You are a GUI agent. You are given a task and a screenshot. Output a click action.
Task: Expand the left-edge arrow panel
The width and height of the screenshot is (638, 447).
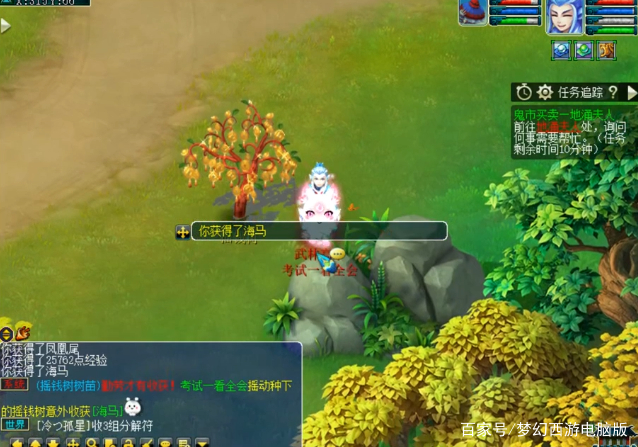click(6, 26)
